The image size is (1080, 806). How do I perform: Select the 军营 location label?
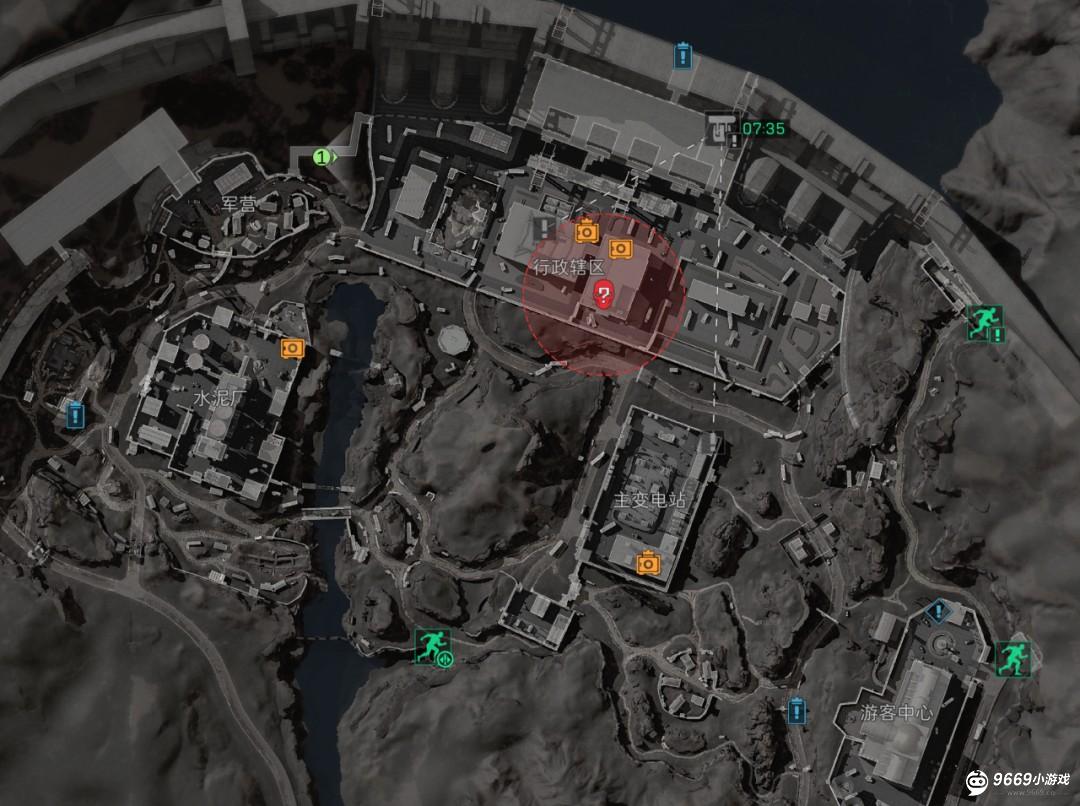click(239, 204)
